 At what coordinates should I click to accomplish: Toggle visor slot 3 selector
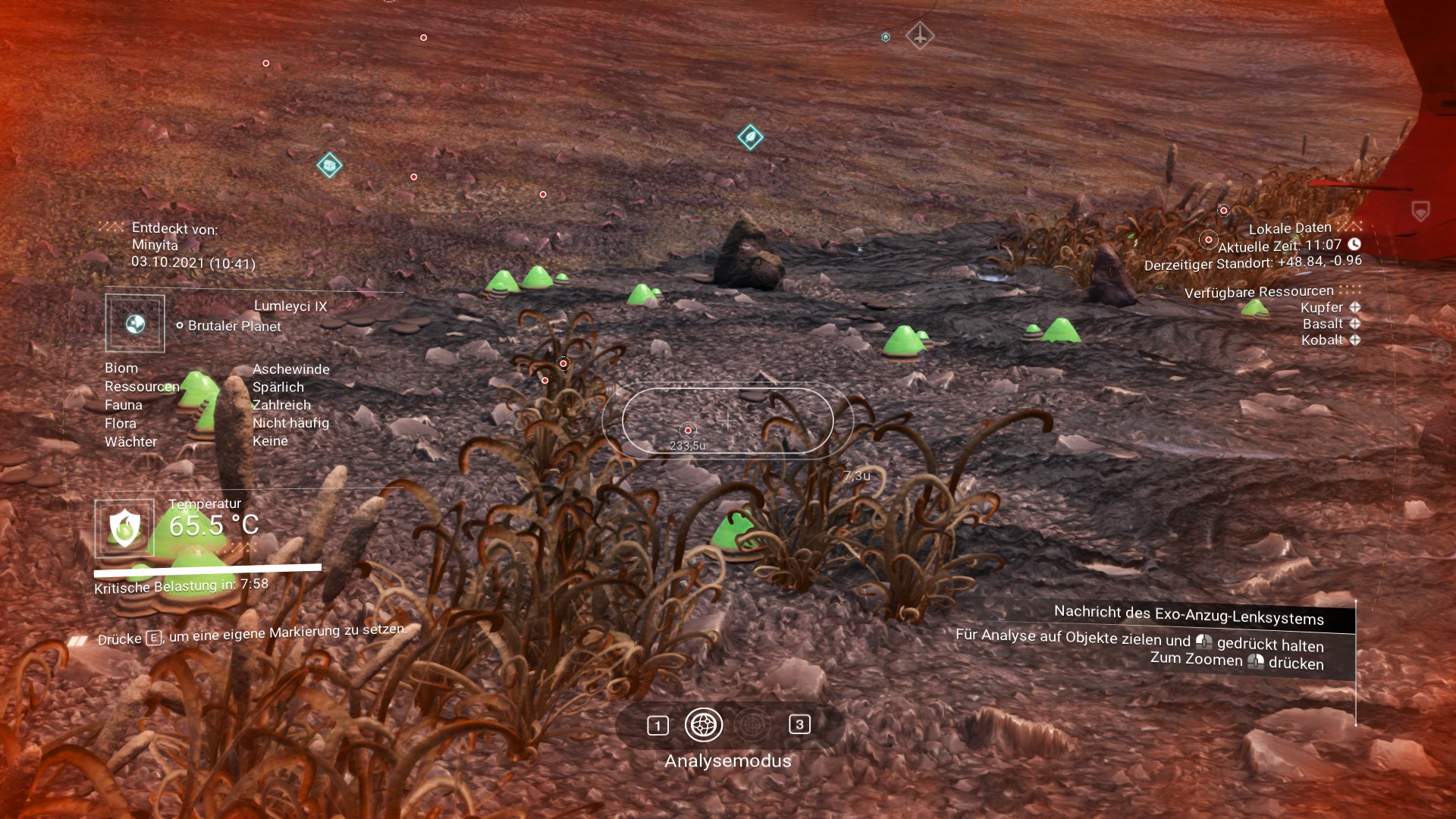pos(799,726)
